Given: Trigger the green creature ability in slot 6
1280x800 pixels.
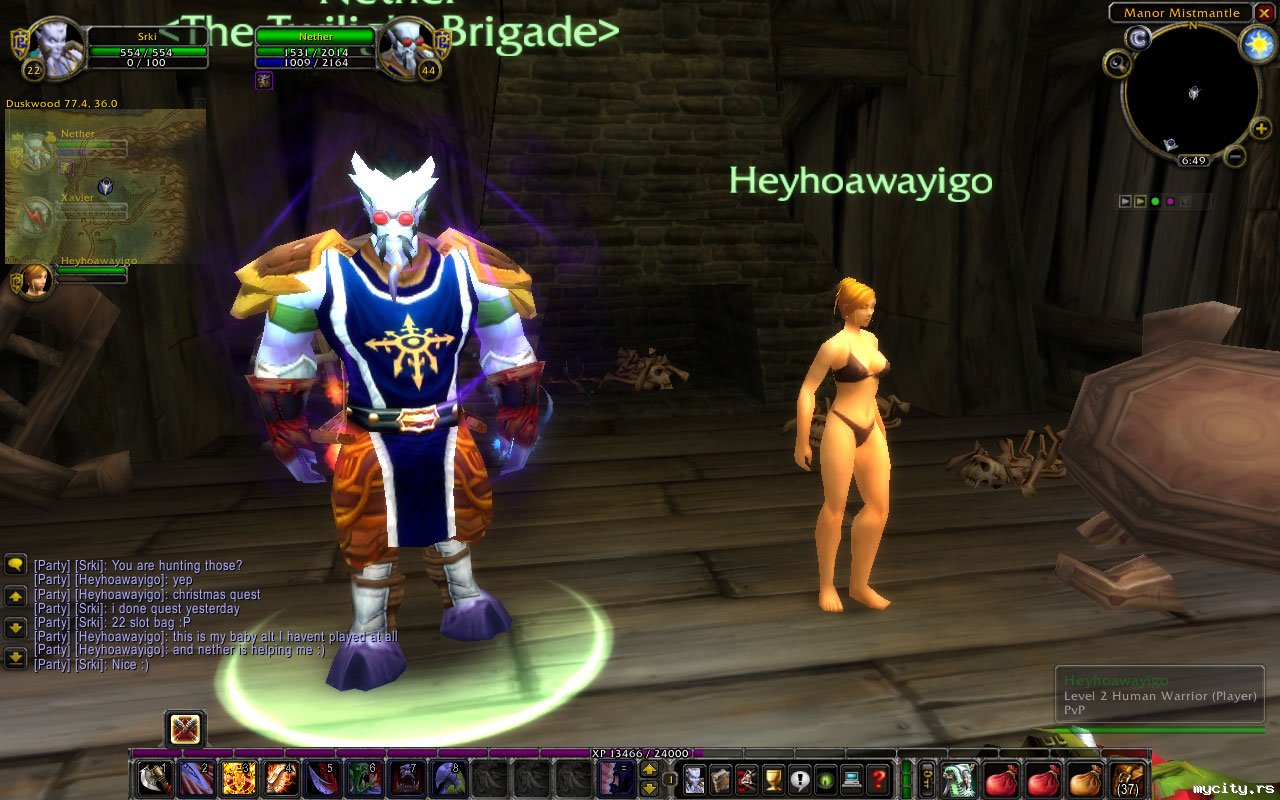Looking at the screenshot, I should (363, 779).
